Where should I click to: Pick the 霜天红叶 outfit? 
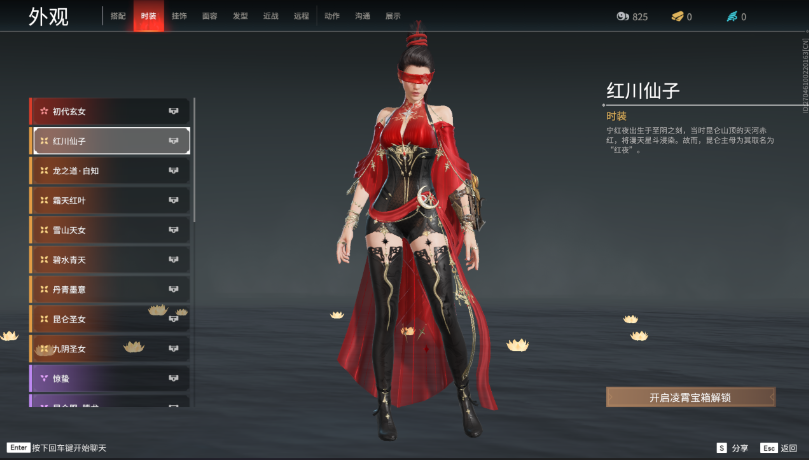[110, 200]
